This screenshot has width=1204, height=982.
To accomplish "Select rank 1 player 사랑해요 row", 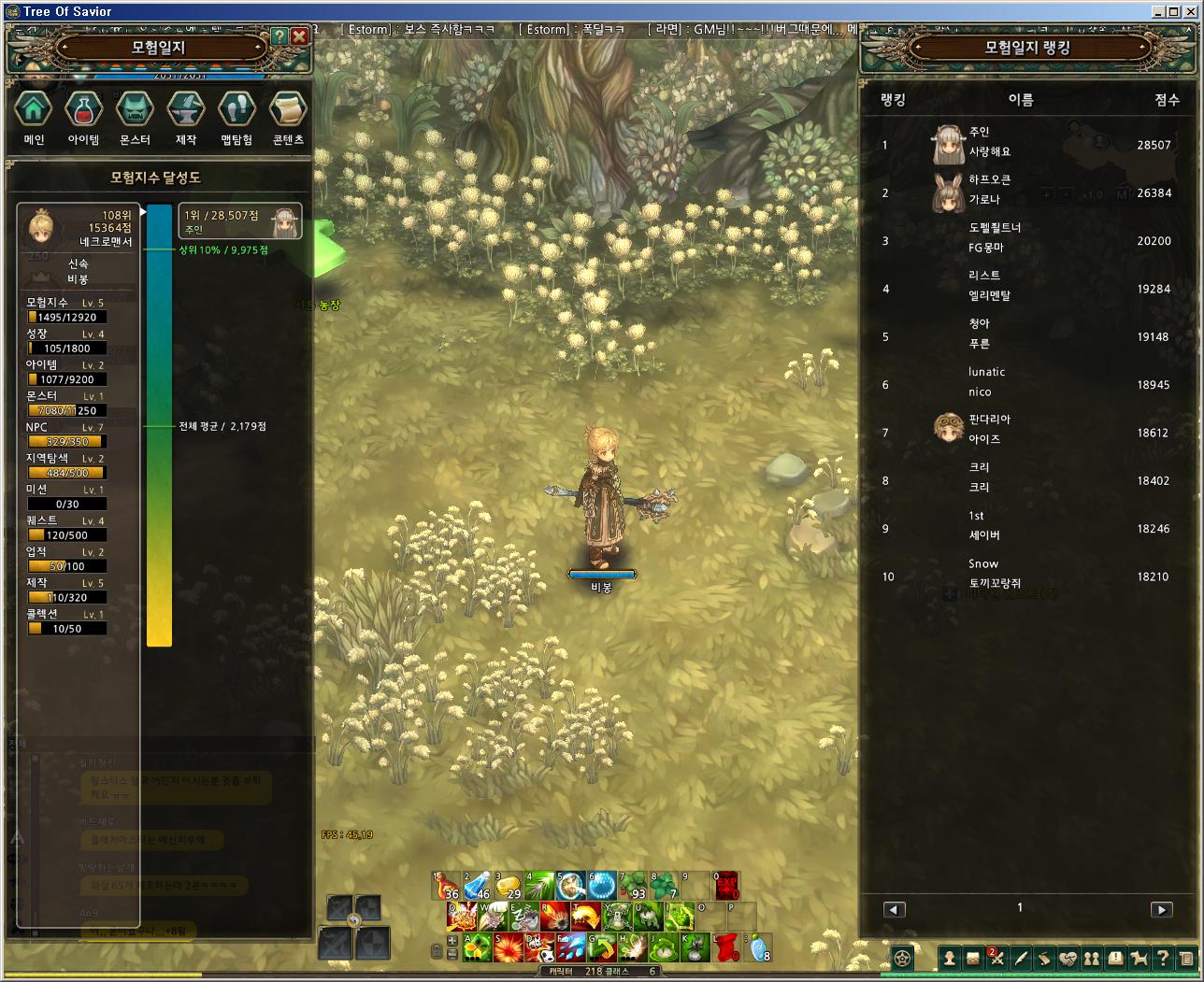I will tap(1025, 145).
